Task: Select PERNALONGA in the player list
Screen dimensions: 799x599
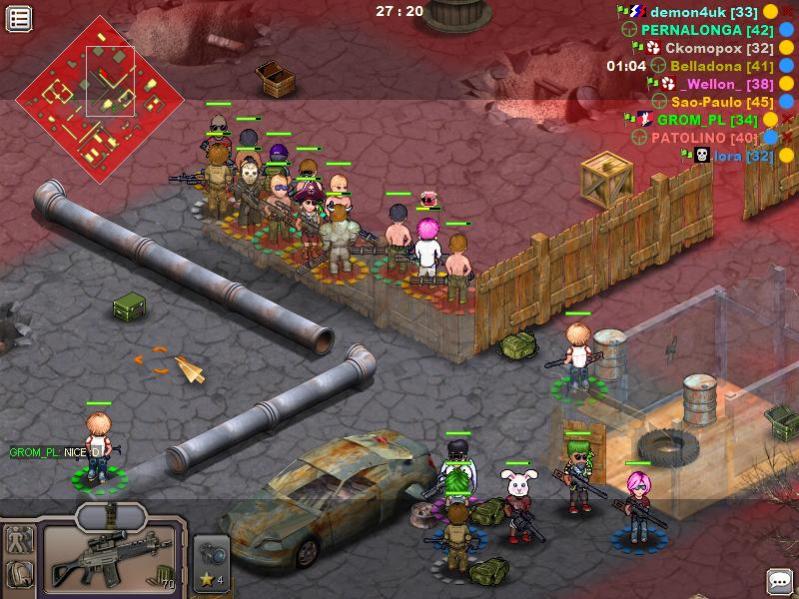Action: 707,30
